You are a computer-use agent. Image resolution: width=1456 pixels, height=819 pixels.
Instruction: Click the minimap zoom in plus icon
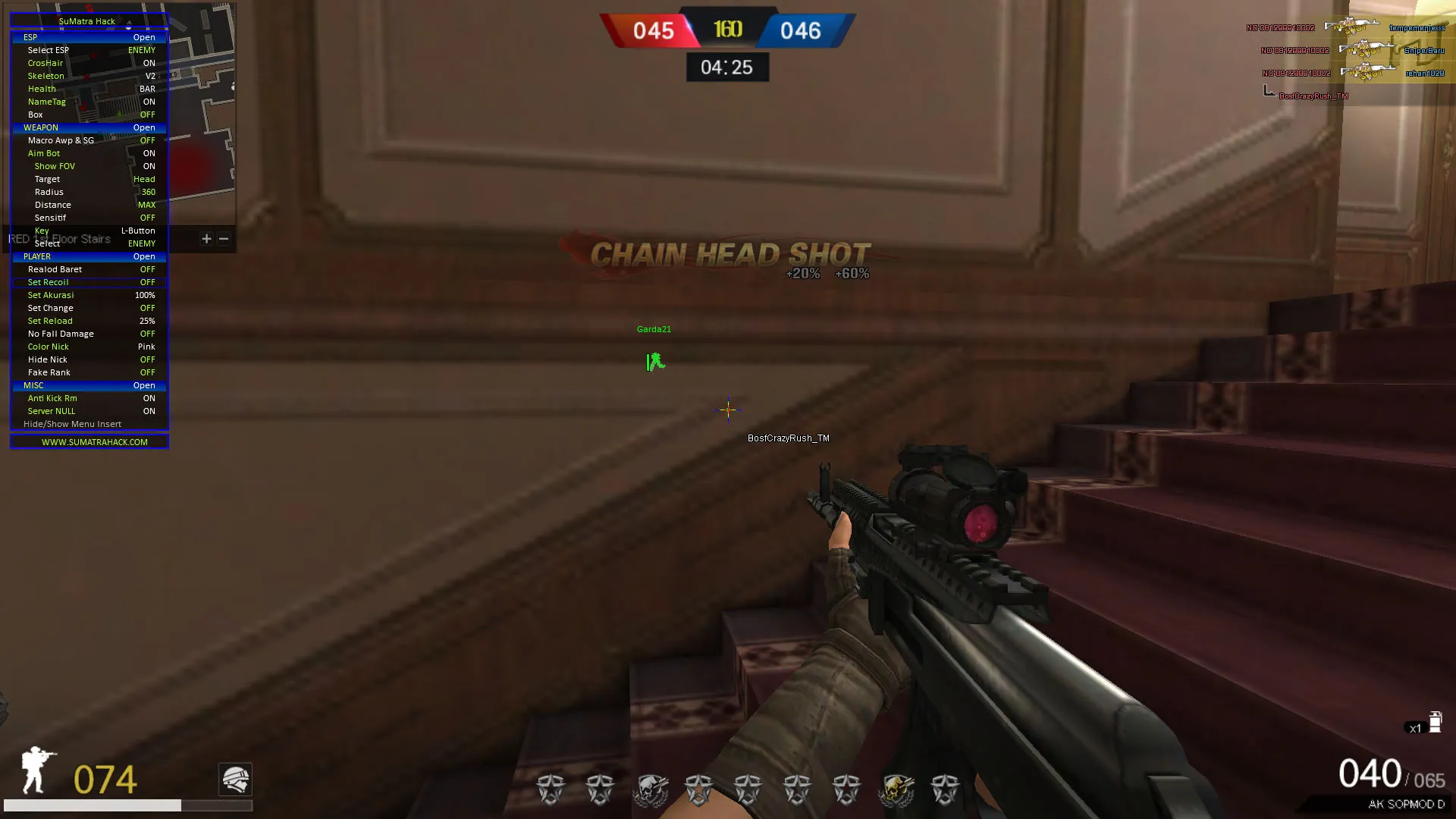(x=206, y=239)
